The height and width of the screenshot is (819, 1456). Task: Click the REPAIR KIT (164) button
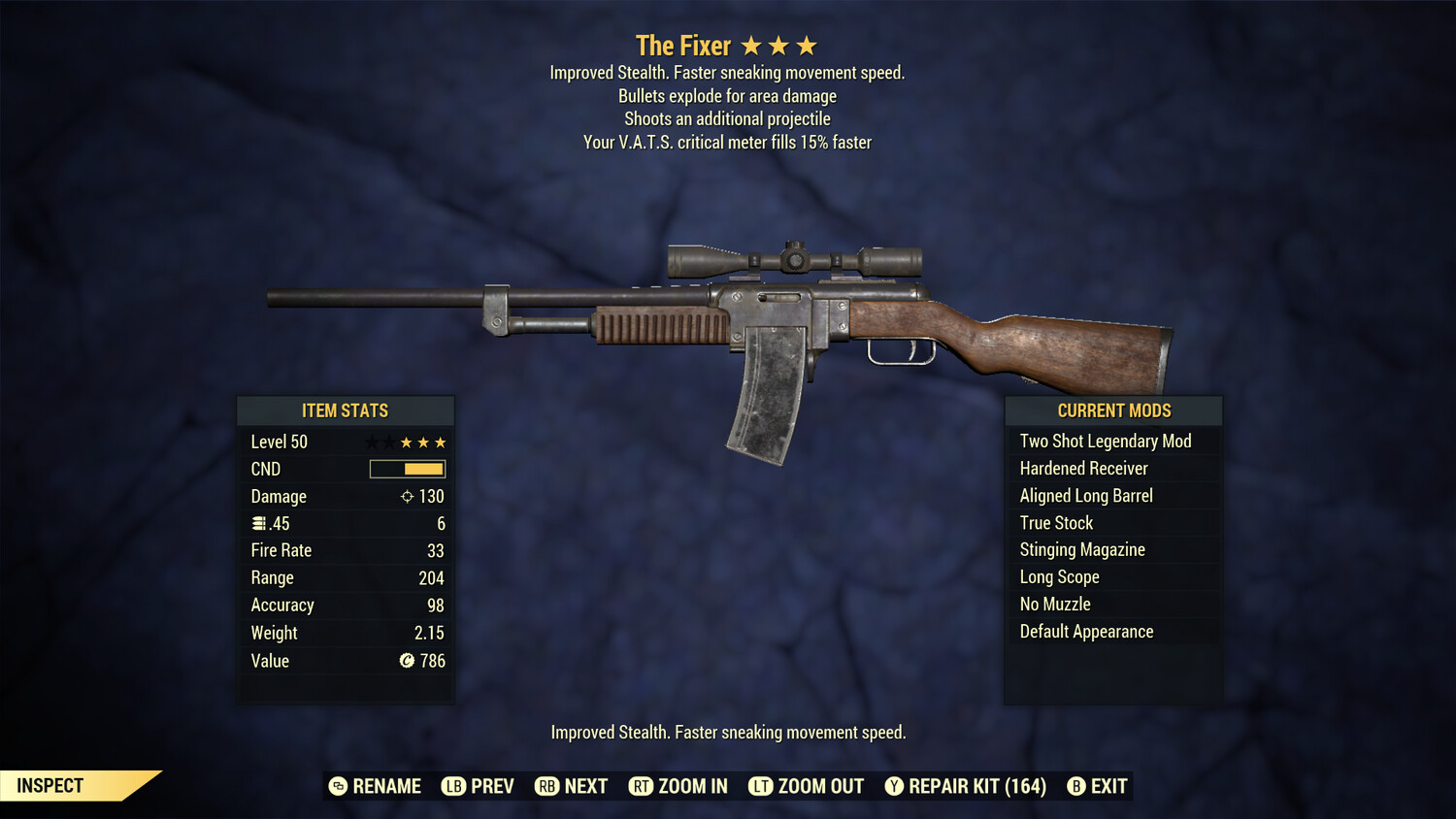coord(965,786)
